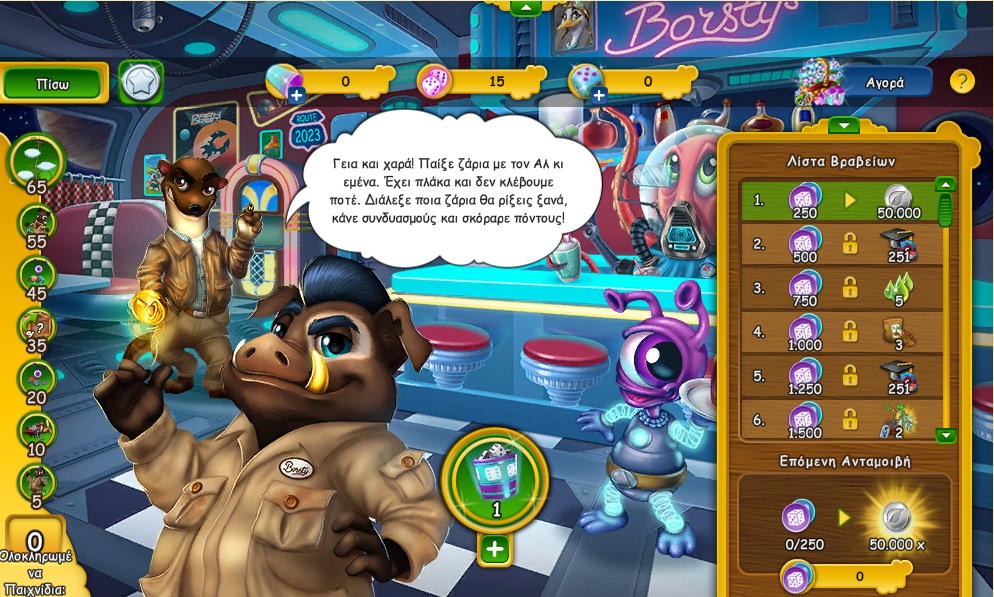The width and height of the screenshot is (994, 597).
Task: Select locked reward row at 750 points
Action: pos(838,288)
